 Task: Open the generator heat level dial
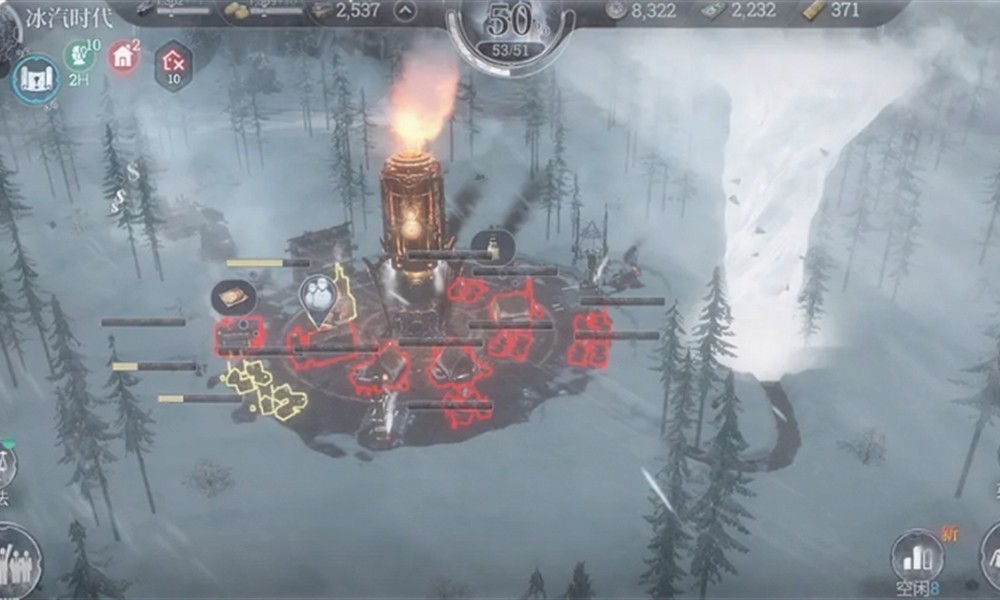click(x=510, y=28)
